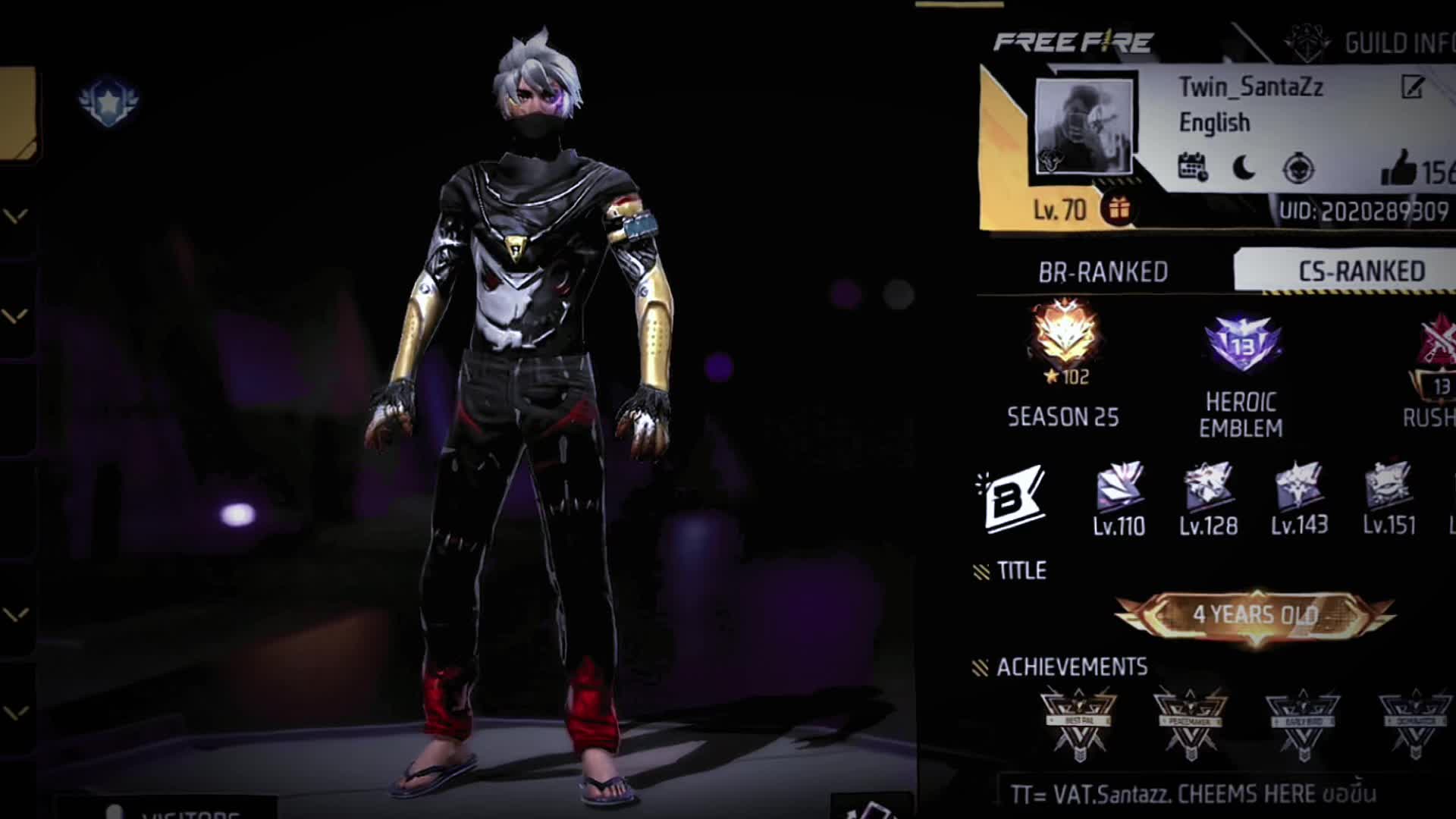
Task: Click the crescent moon icon
Action: tap(1244, 168)
